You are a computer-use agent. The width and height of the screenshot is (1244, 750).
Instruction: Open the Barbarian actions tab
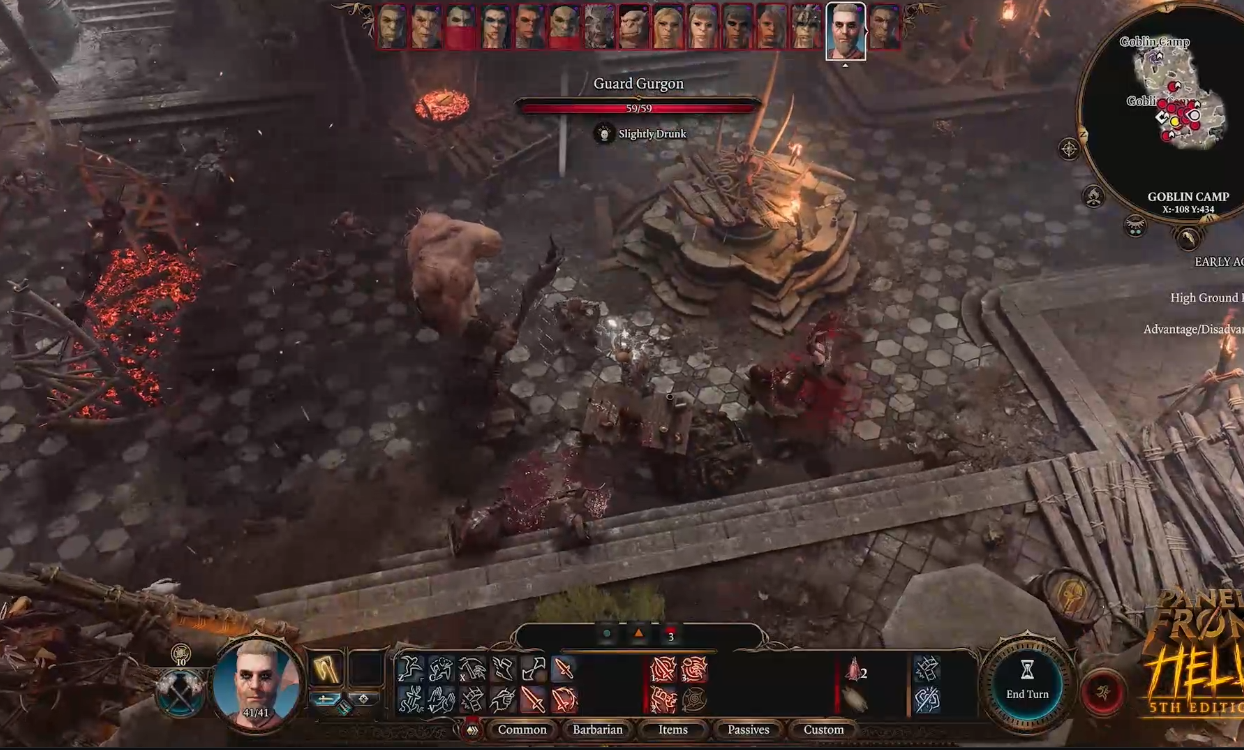pyautogui.click(x=598, y=730)
